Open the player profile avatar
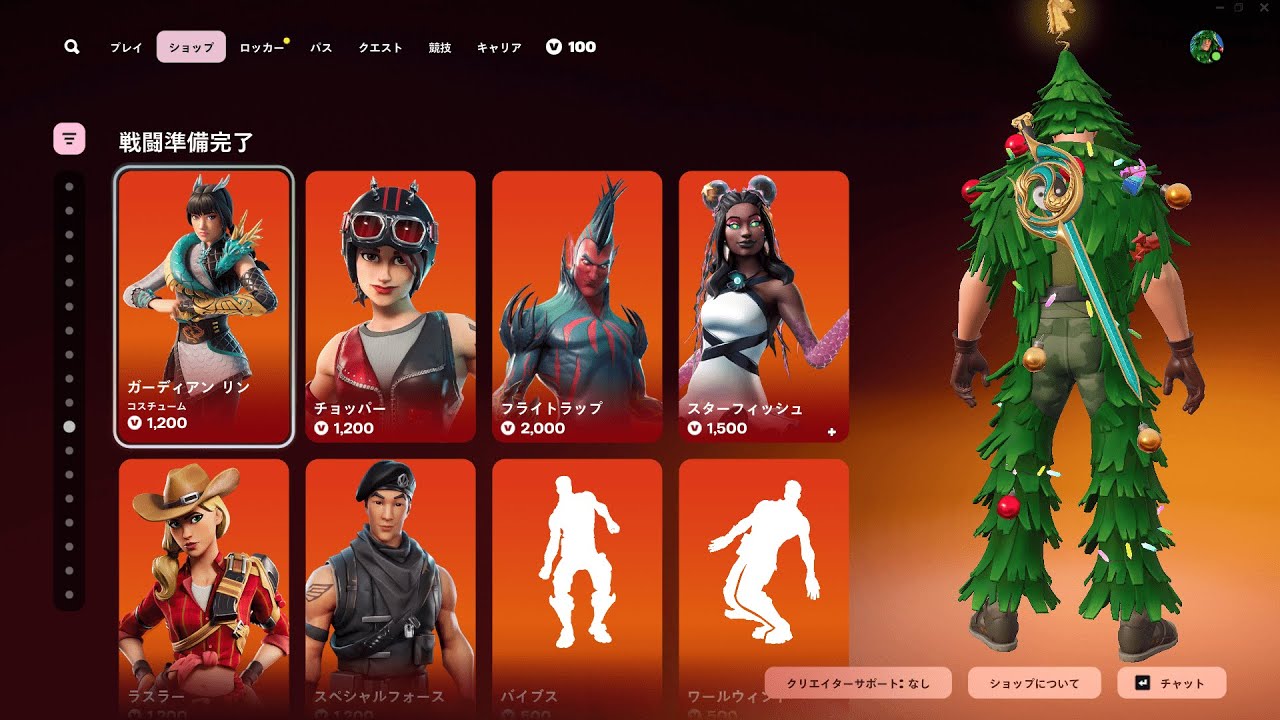1280x720 pixels. tap(1207, 47)
